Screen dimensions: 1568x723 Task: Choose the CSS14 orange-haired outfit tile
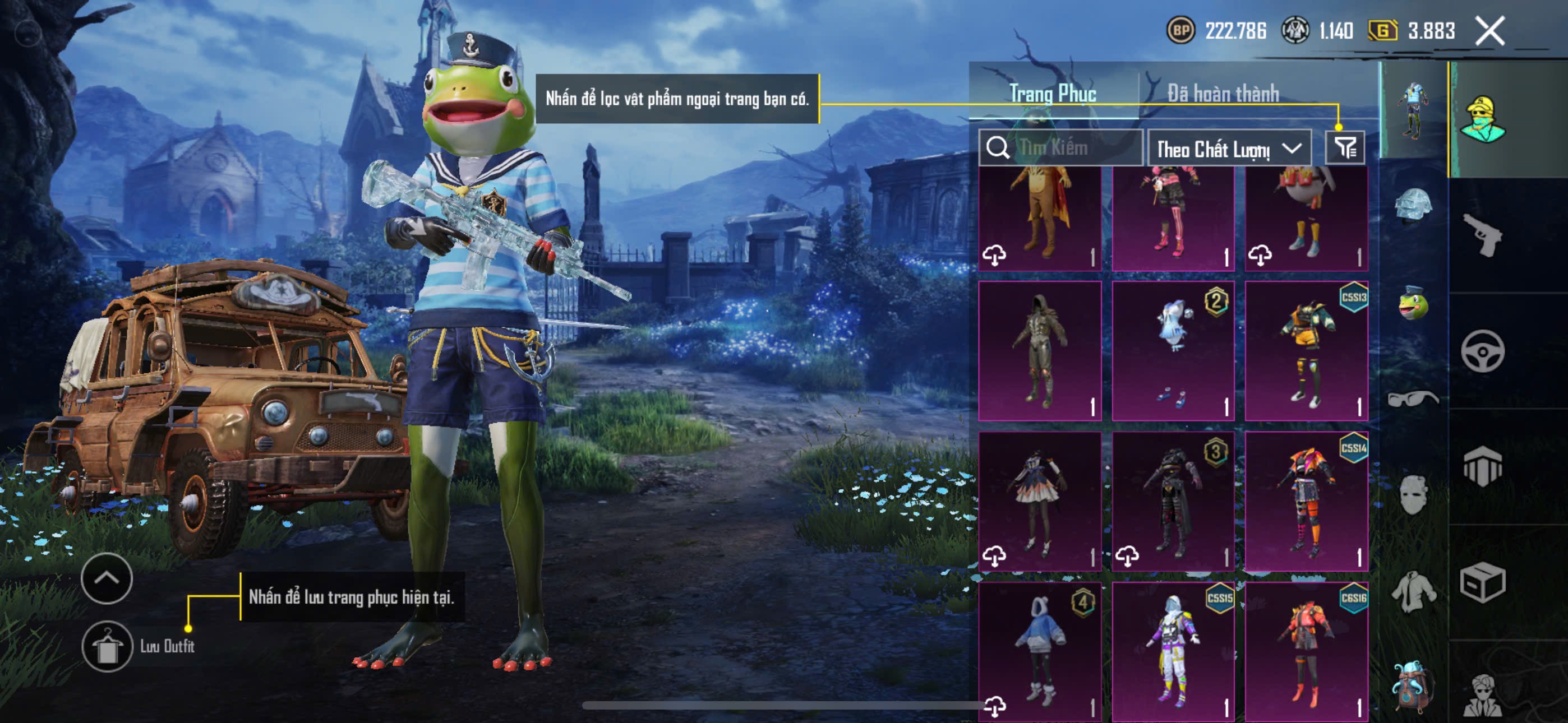[x=1306, y=502]
